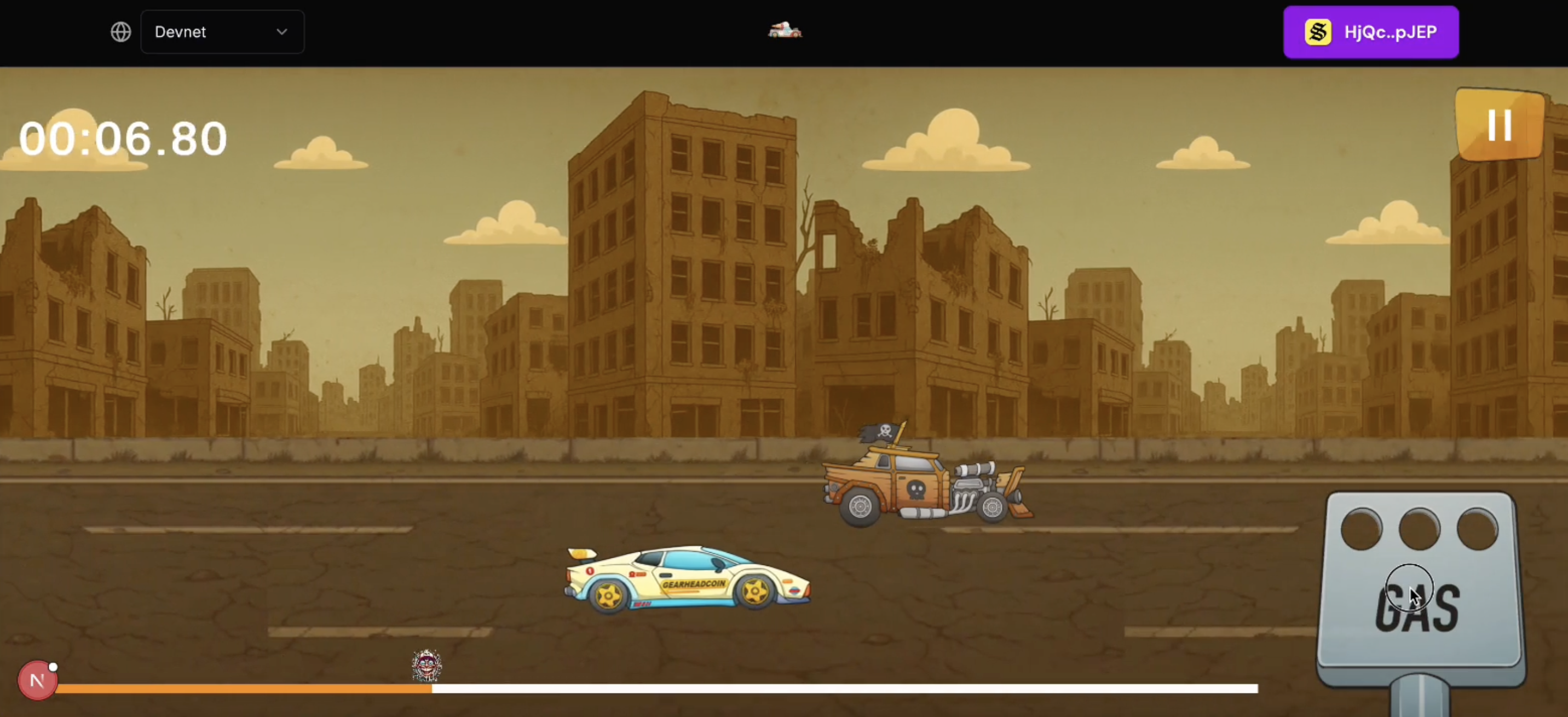Click the purple HjQc..pJEP wallet button
Image resolution: width=1568 pixels, height=717 pixels.
coord(1370,32)
